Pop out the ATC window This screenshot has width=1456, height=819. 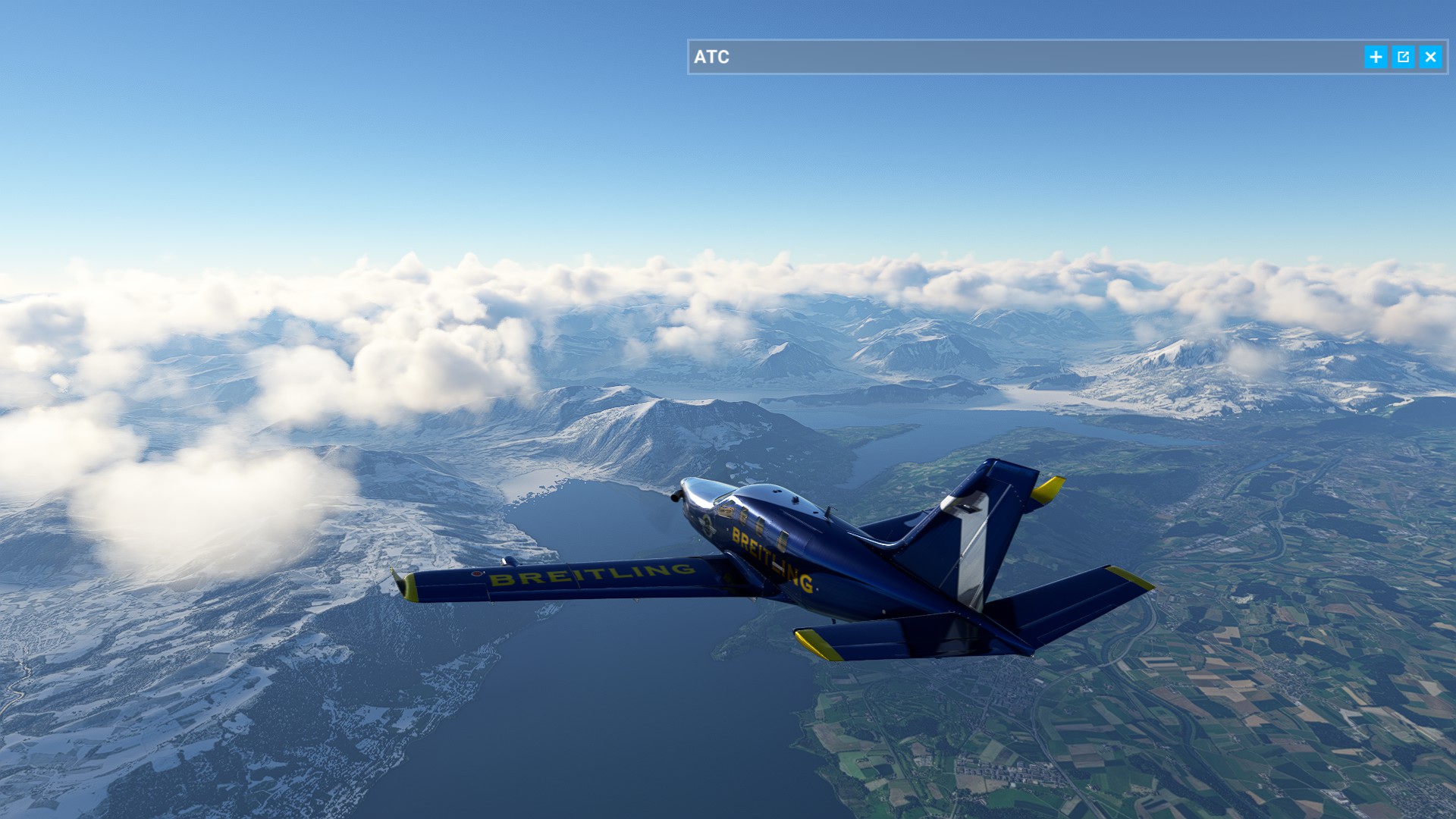(1403, 57)
